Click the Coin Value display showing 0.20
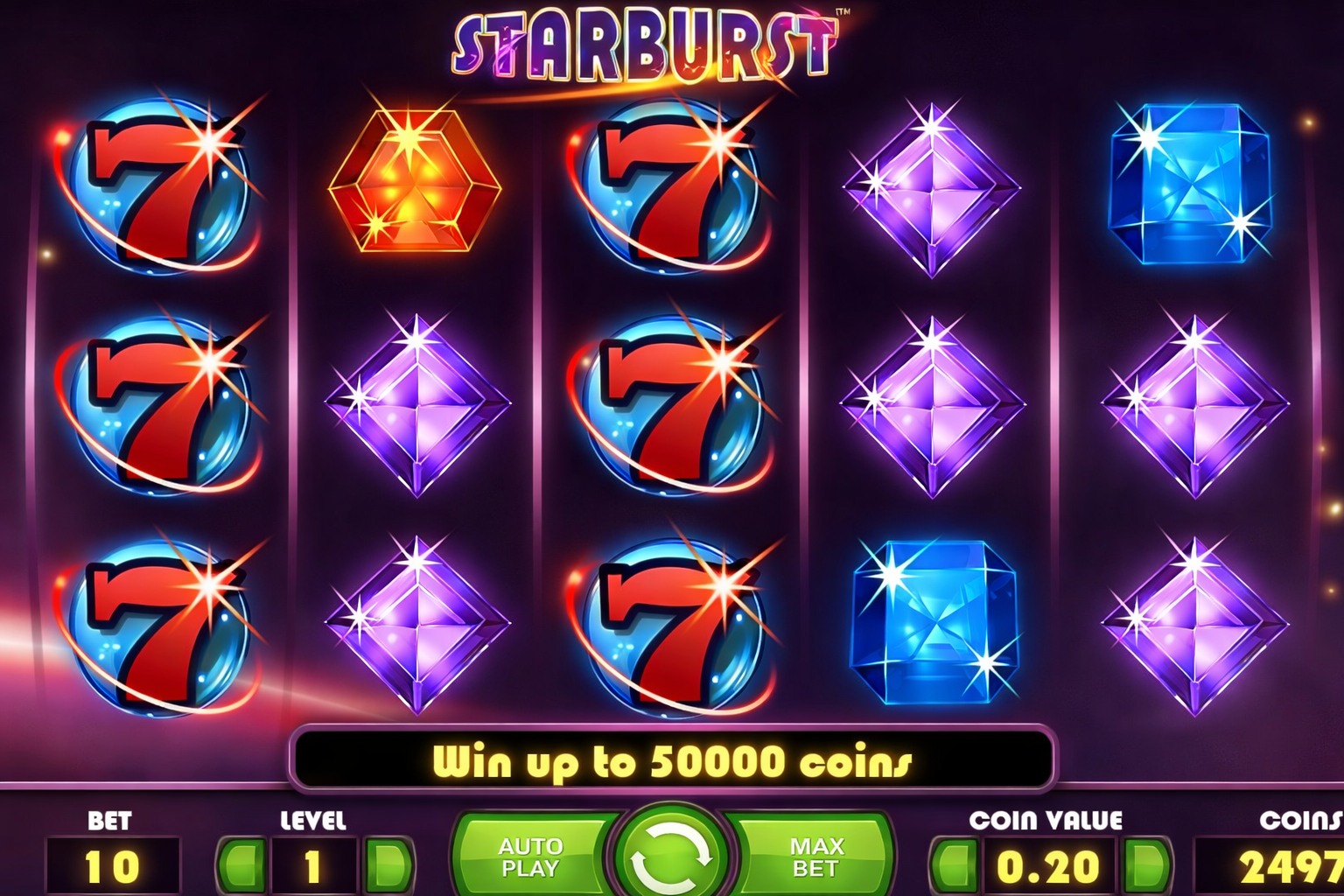The width and height of the screenshot is (1344, 896). [x=1050, y=866]
